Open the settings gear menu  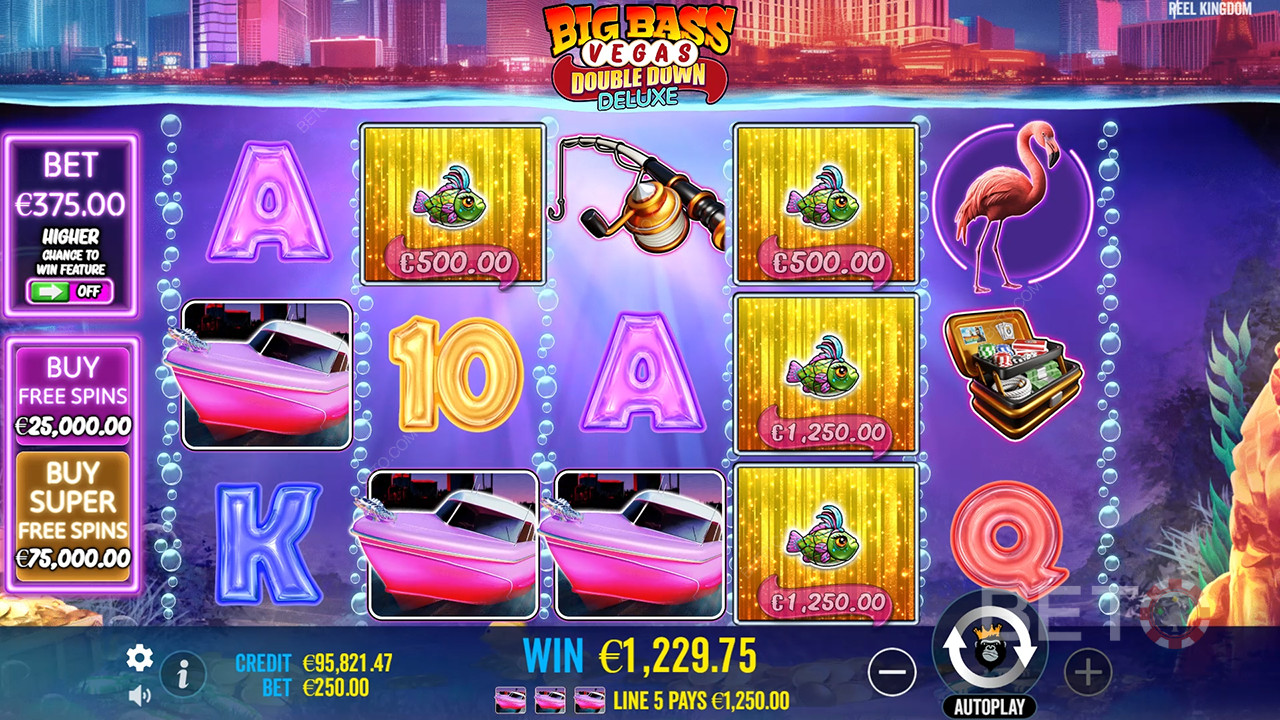[139, 657]
